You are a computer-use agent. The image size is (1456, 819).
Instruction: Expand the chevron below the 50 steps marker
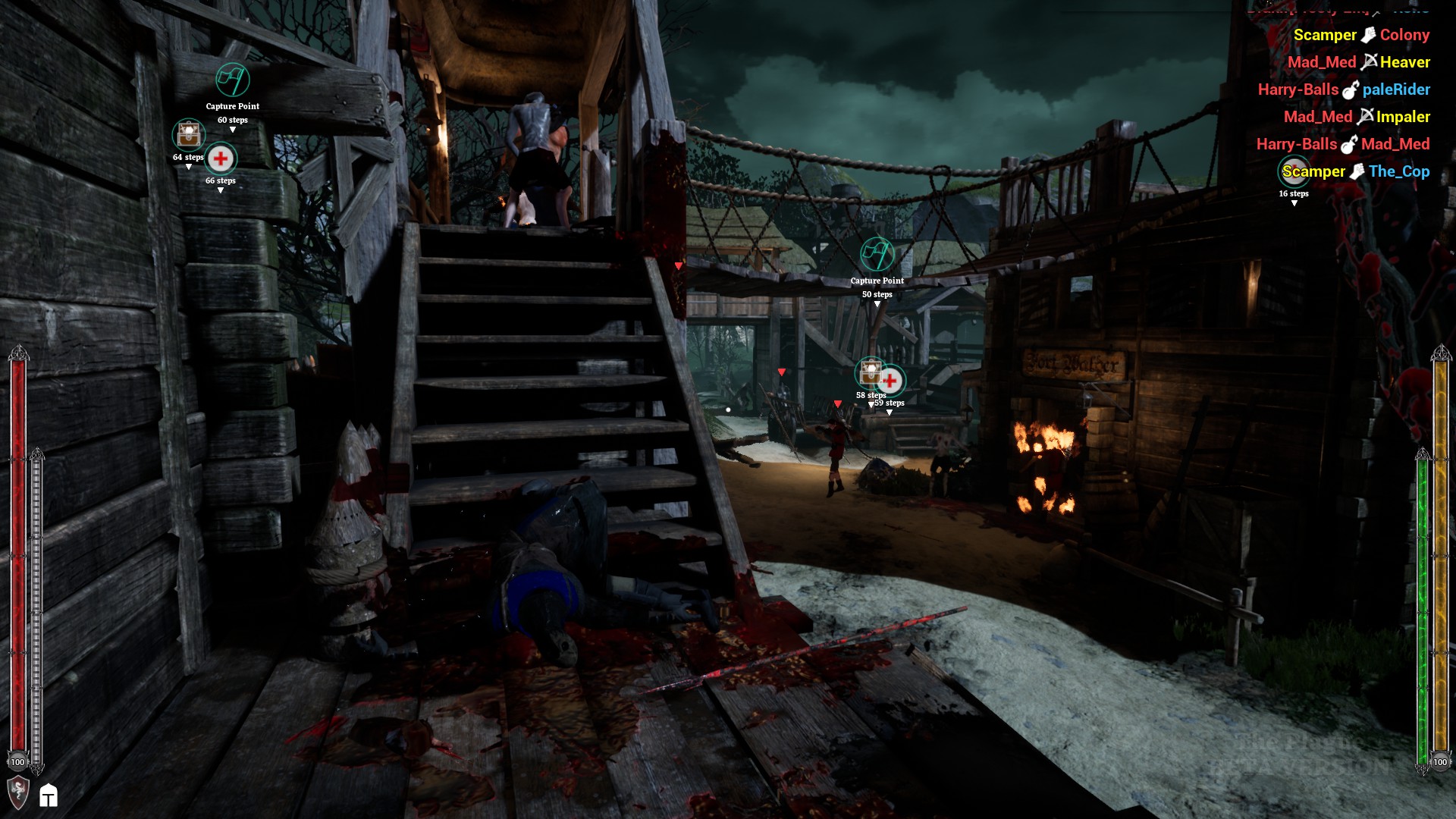tap(877, 302)
